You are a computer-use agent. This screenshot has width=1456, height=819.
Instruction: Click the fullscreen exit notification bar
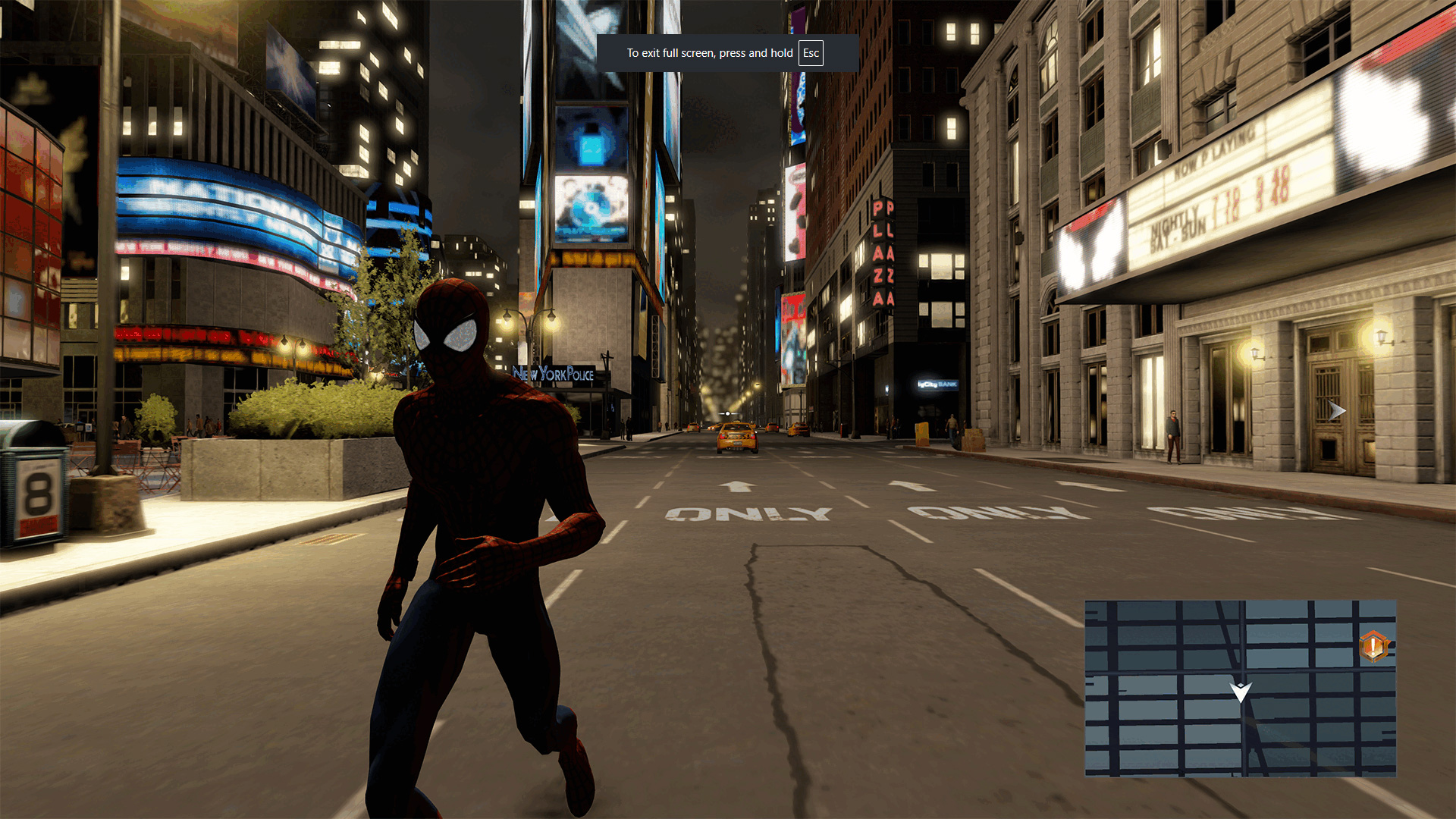[x=728, y=53]
